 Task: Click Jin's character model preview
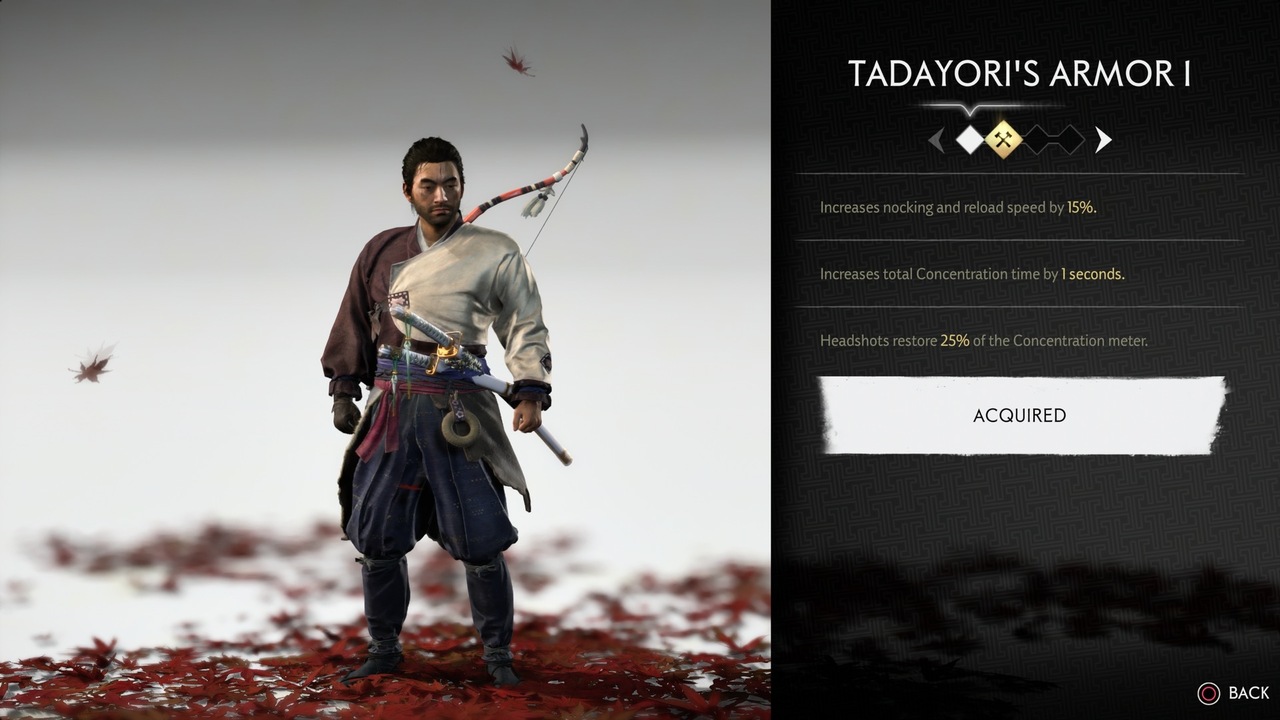pyautogui.click(x=430, y=380)
